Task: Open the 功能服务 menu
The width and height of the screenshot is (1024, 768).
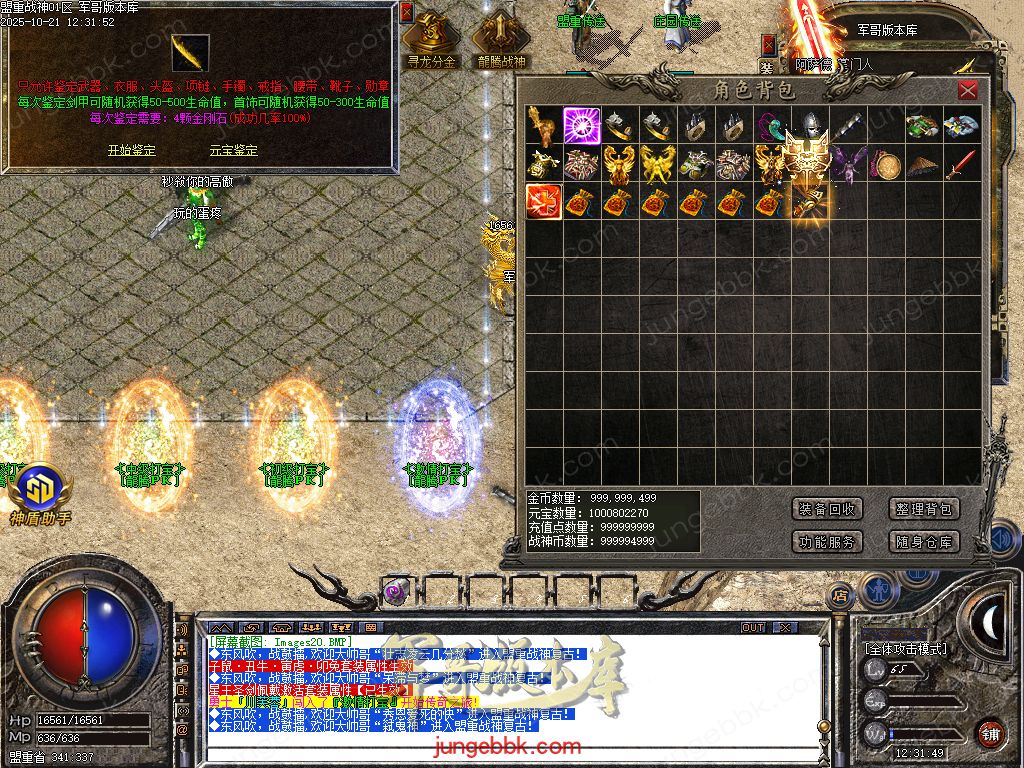Action: [827, 542]
